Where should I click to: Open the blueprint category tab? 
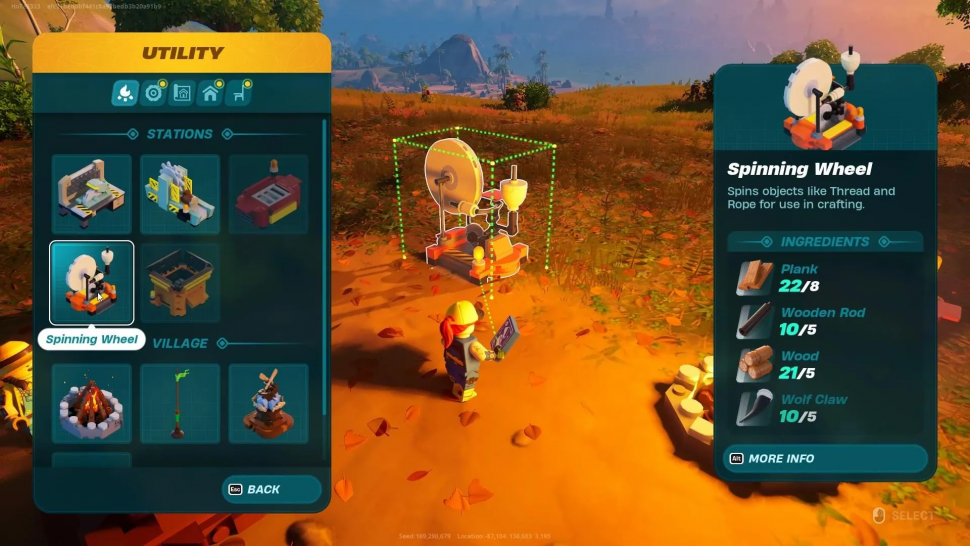[x=182, y=93]
